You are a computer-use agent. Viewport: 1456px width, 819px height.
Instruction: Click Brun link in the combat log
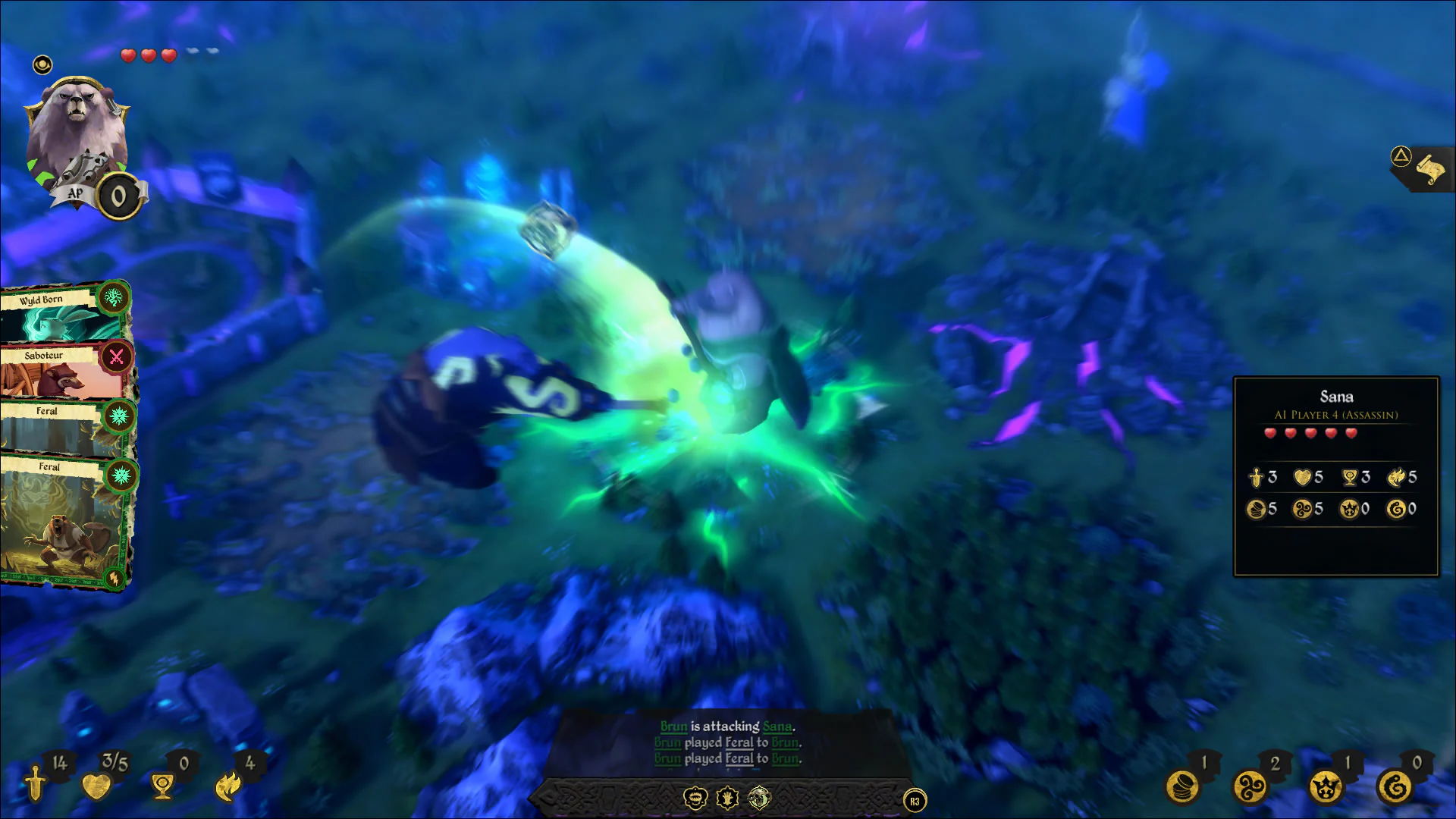(x=673, y=726)
